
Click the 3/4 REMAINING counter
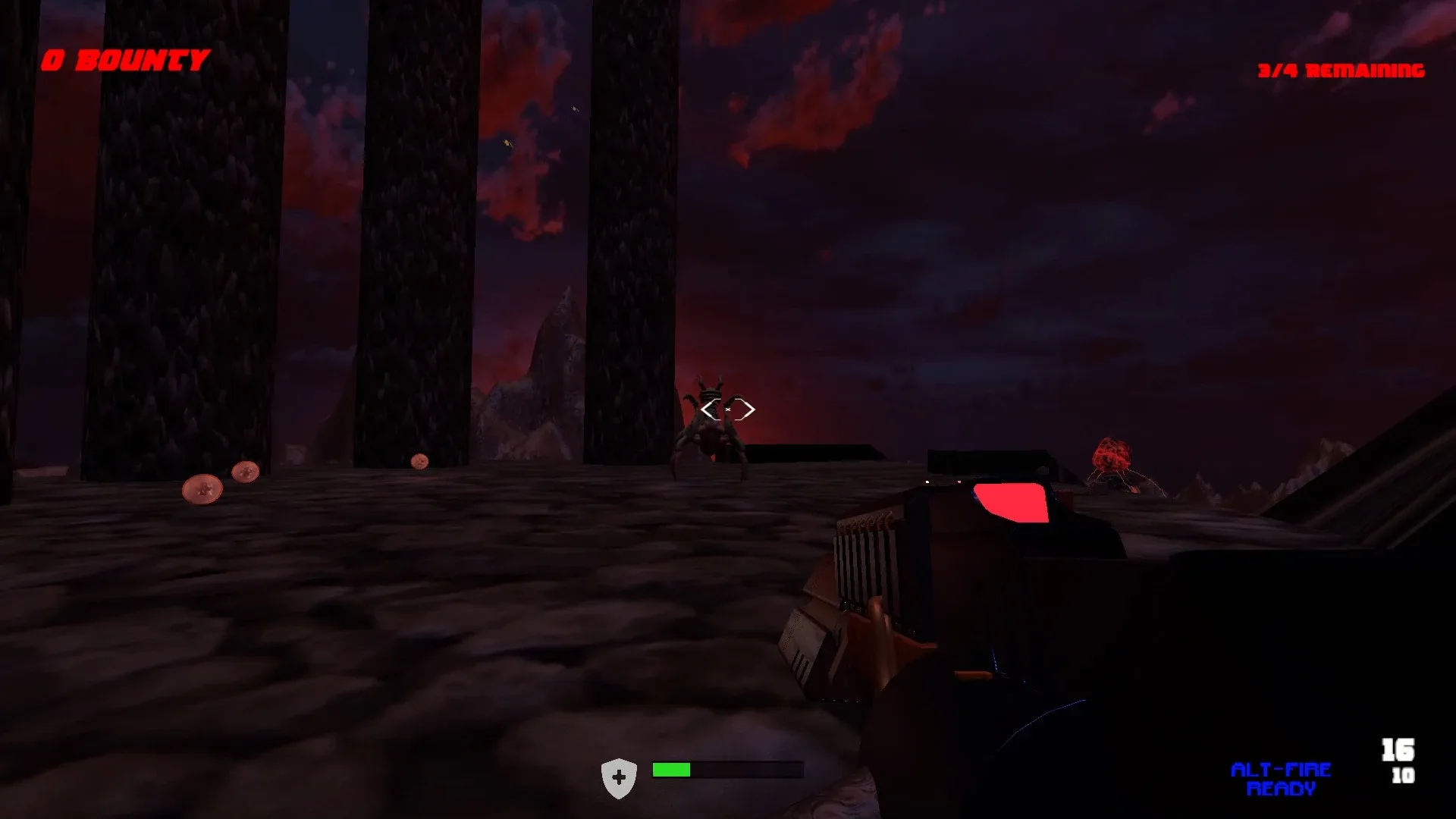coord(1341,70)
